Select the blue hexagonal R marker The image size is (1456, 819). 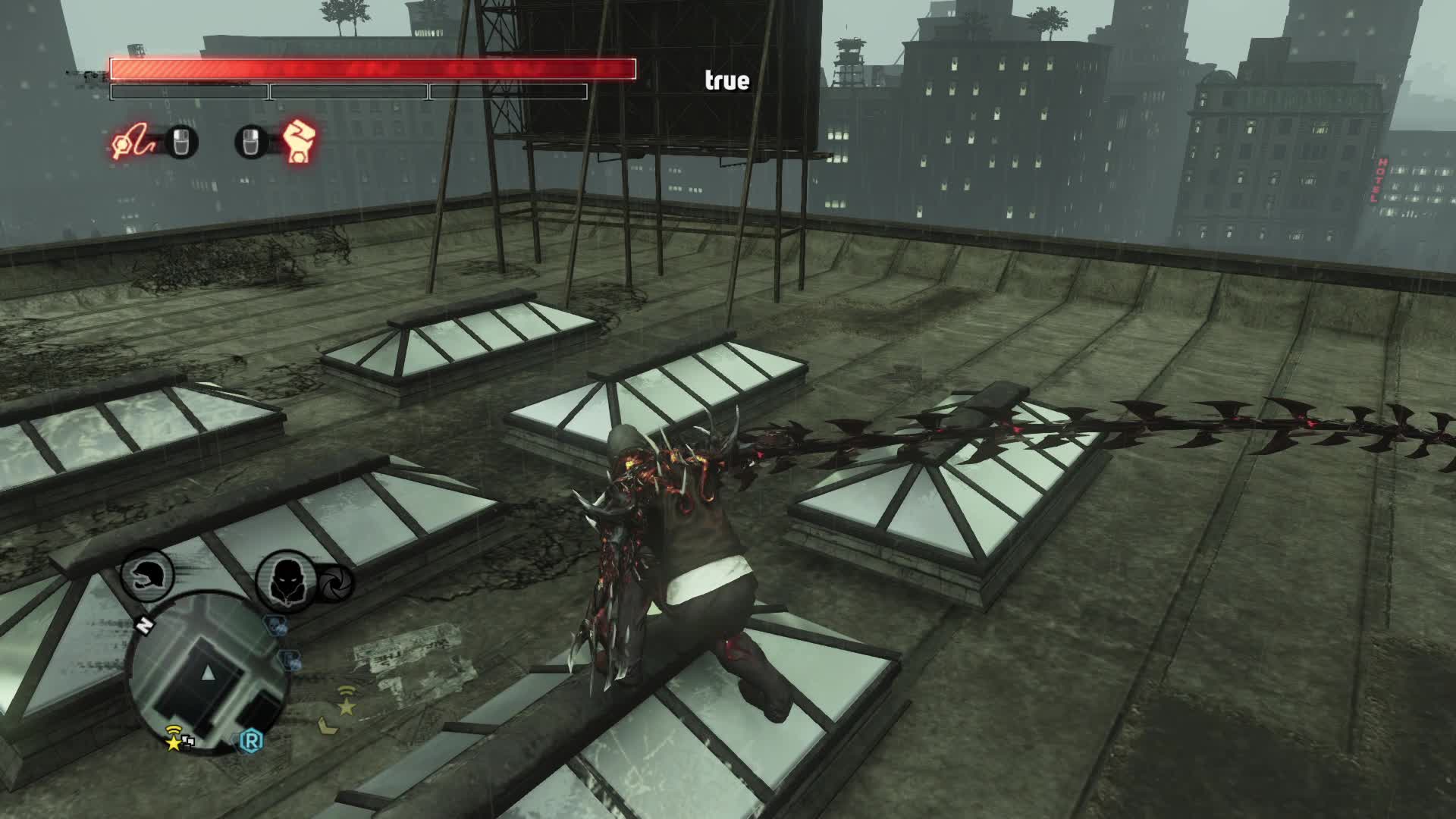pyautogui.click(x=251, y=739)
